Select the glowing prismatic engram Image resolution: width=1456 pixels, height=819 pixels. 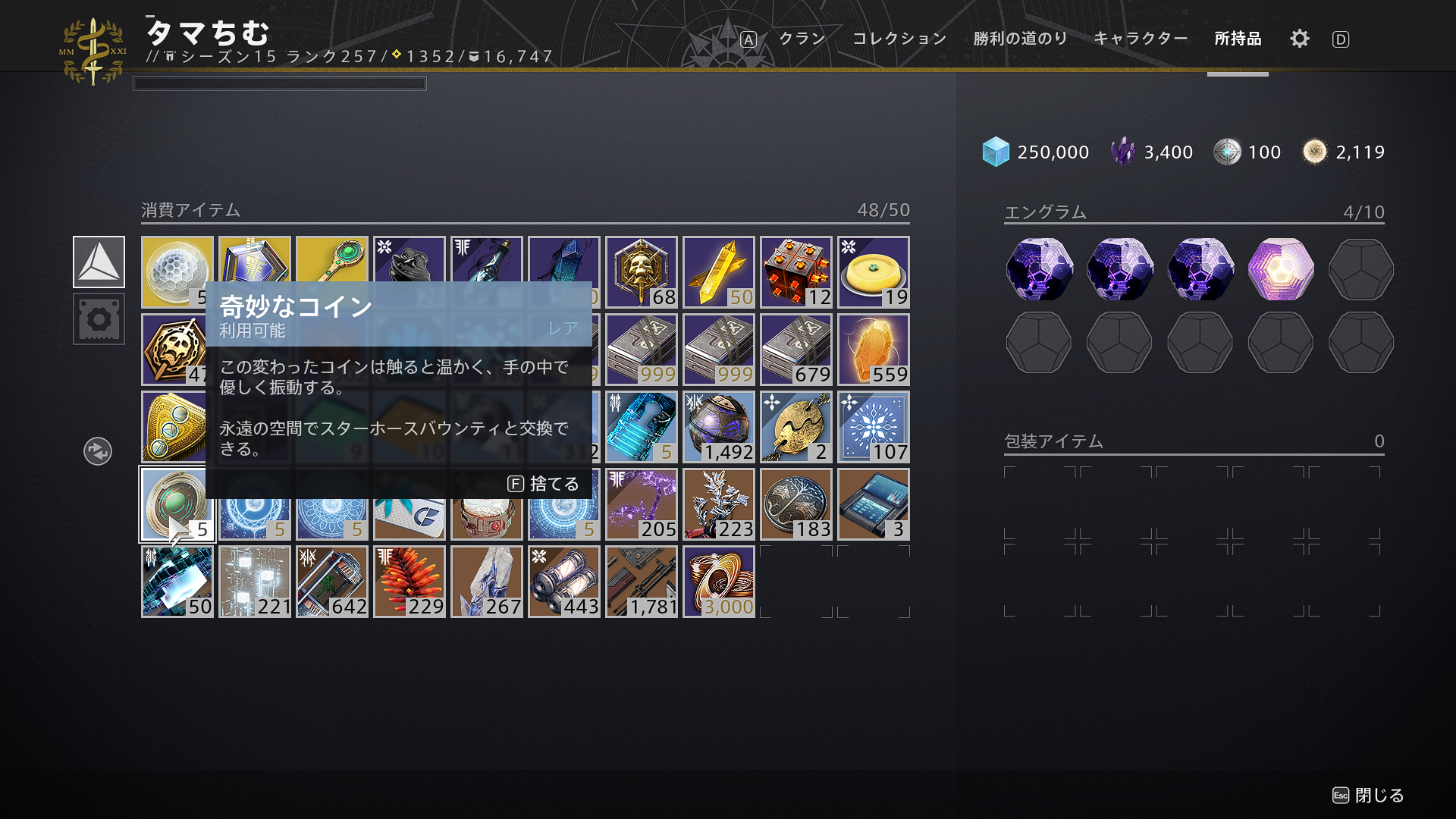(1280, 269)
